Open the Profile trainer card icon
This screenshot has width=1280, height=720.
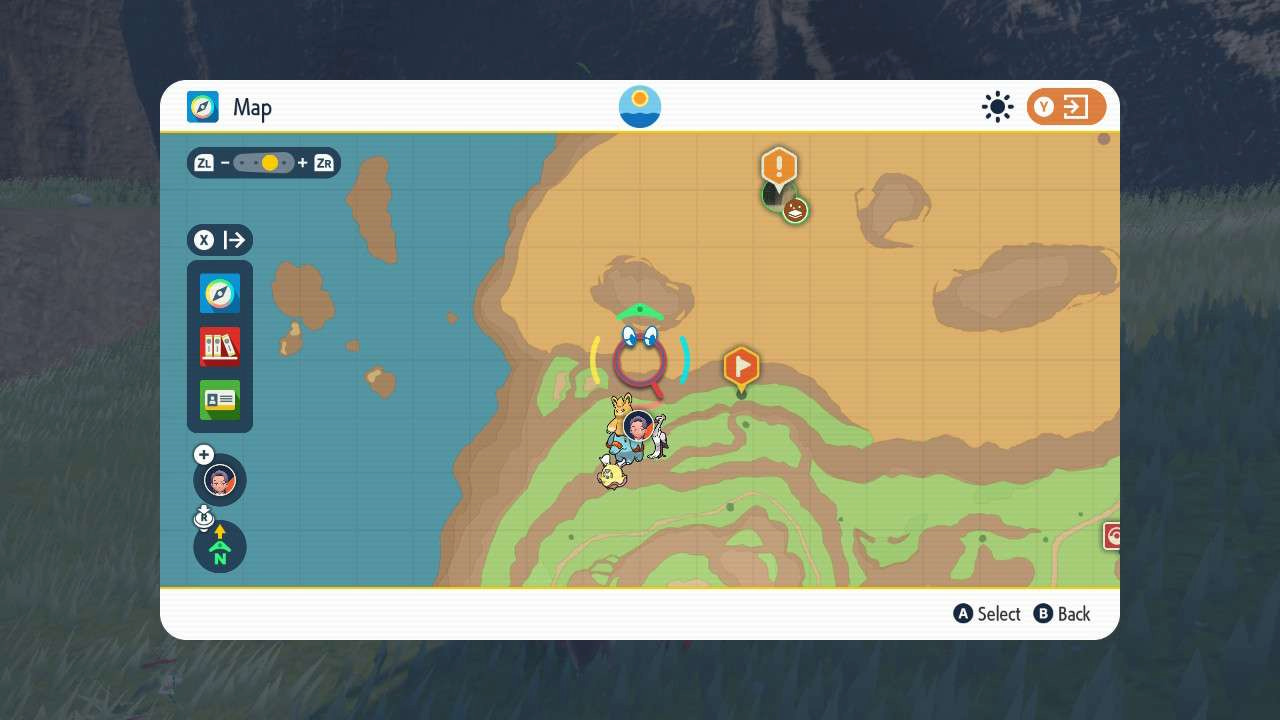tap(219, 400)
